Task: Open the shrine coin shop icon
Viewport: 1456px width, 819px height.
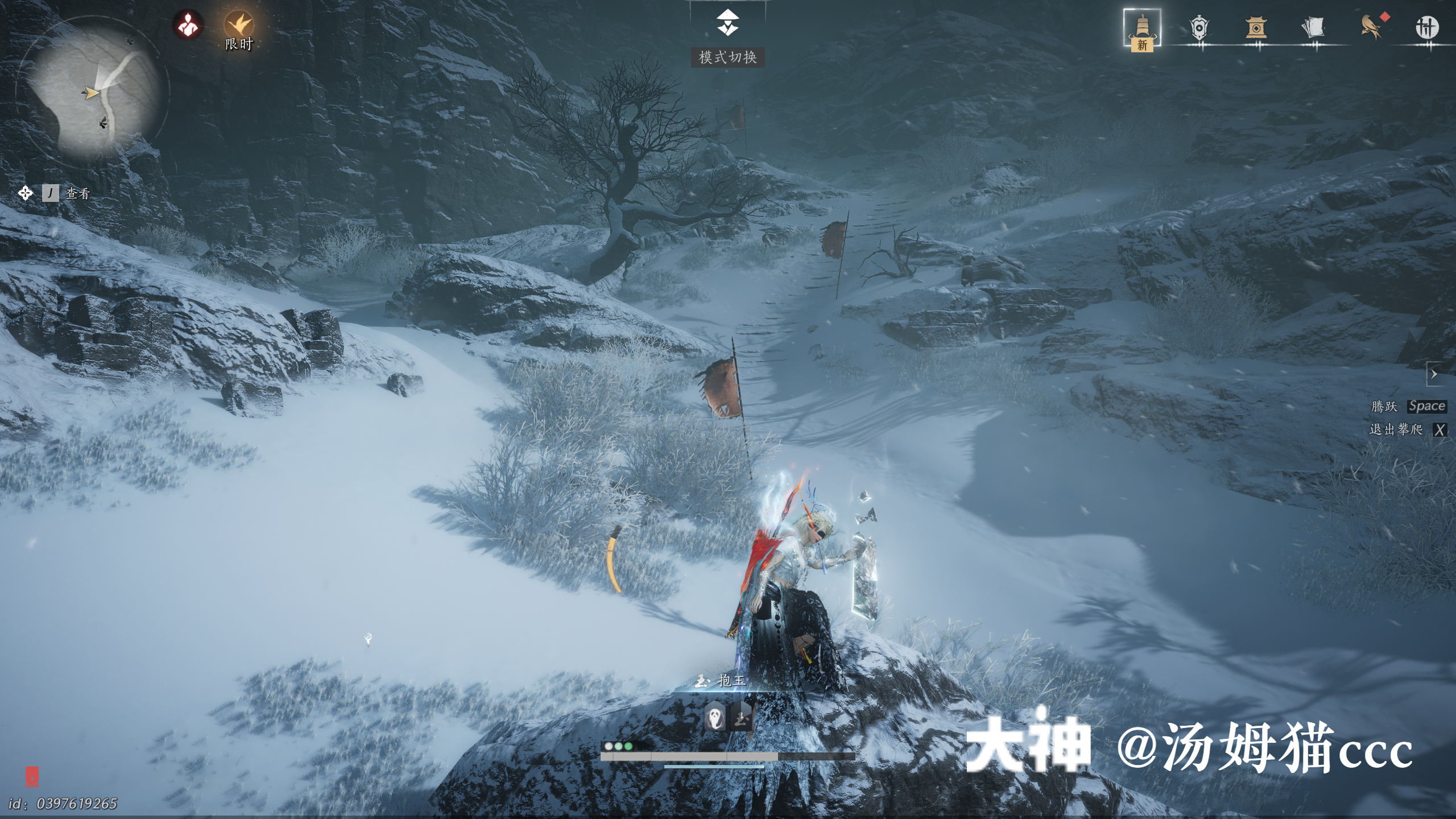Action: coord(1255,27)
